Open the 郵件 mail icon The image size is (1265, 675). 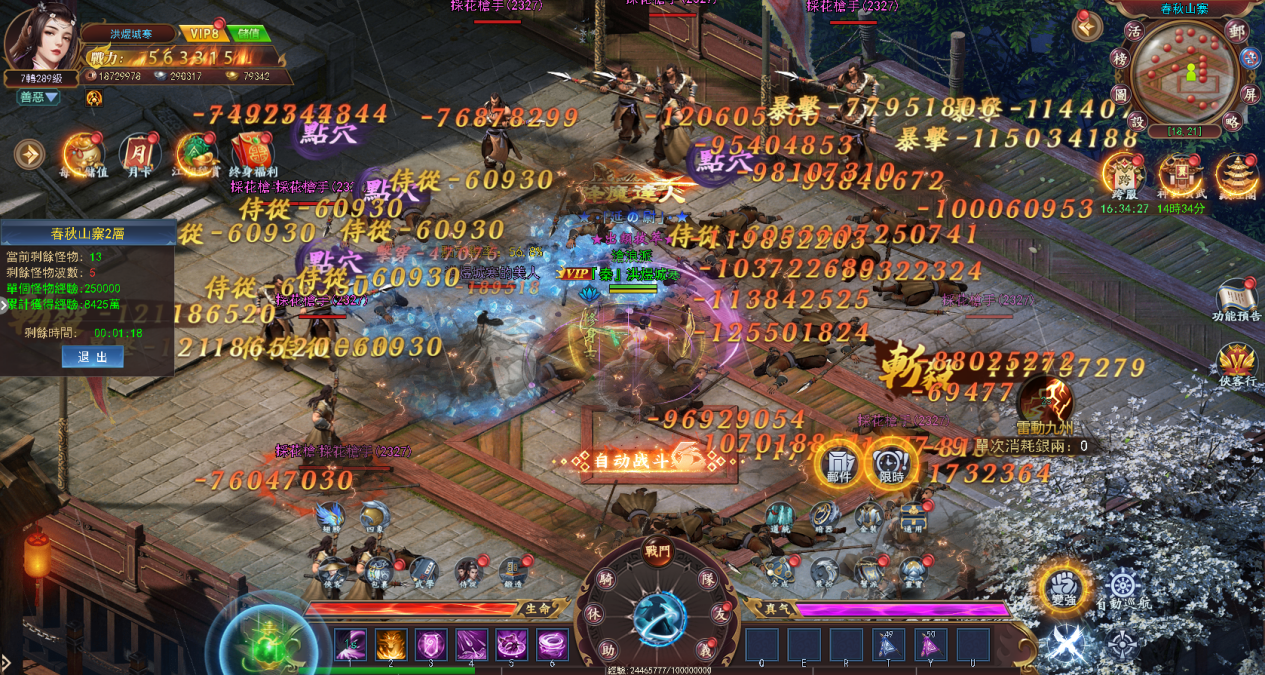click(838, 465)
